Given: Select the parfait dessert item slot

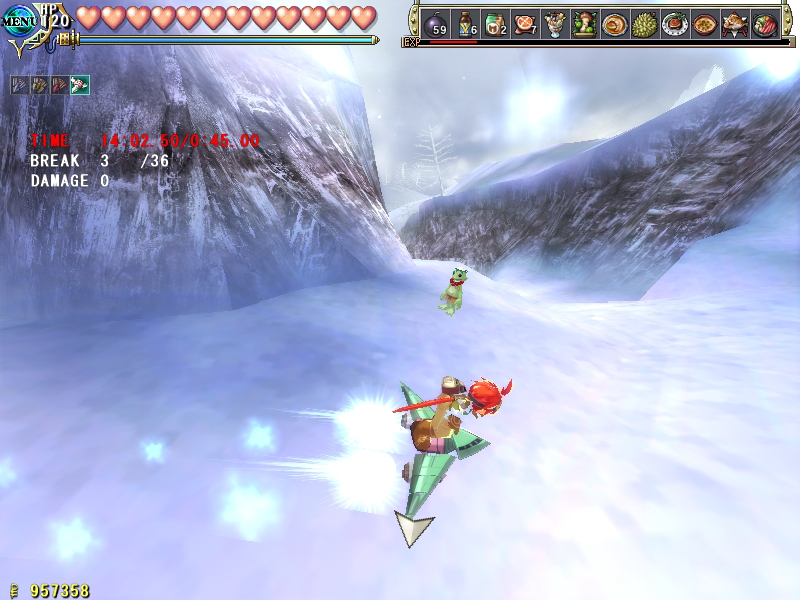Looking at the screenshot, I should [x=555, y=25].
